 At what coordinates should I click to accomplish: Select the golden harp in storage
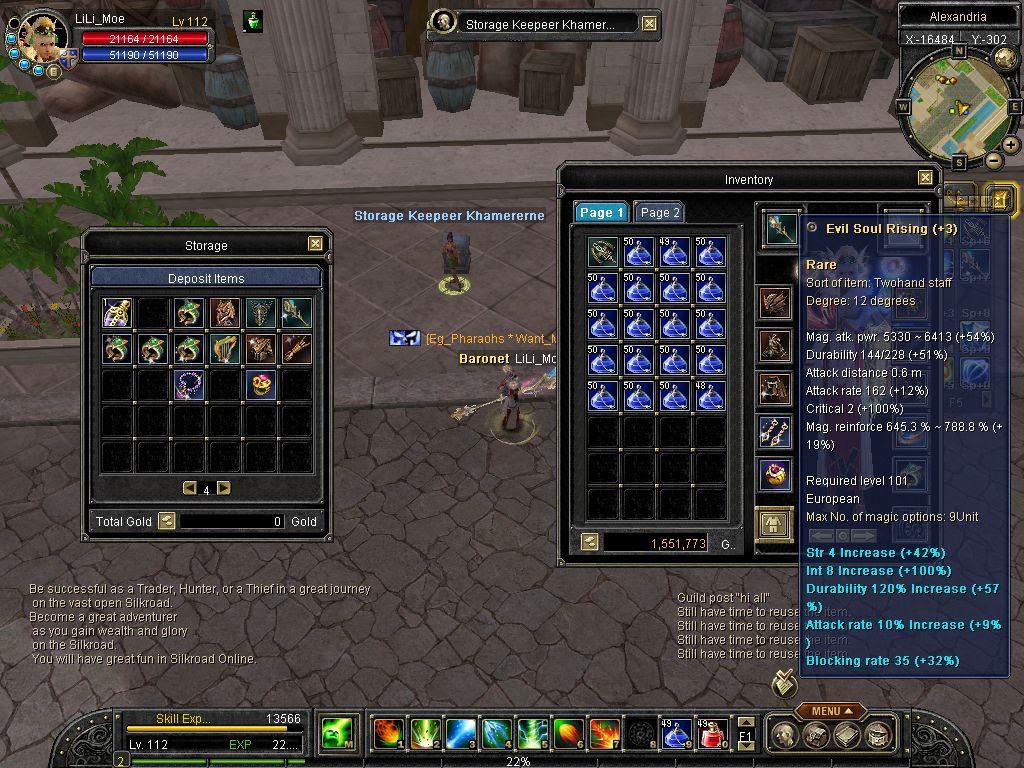point(224,349)
